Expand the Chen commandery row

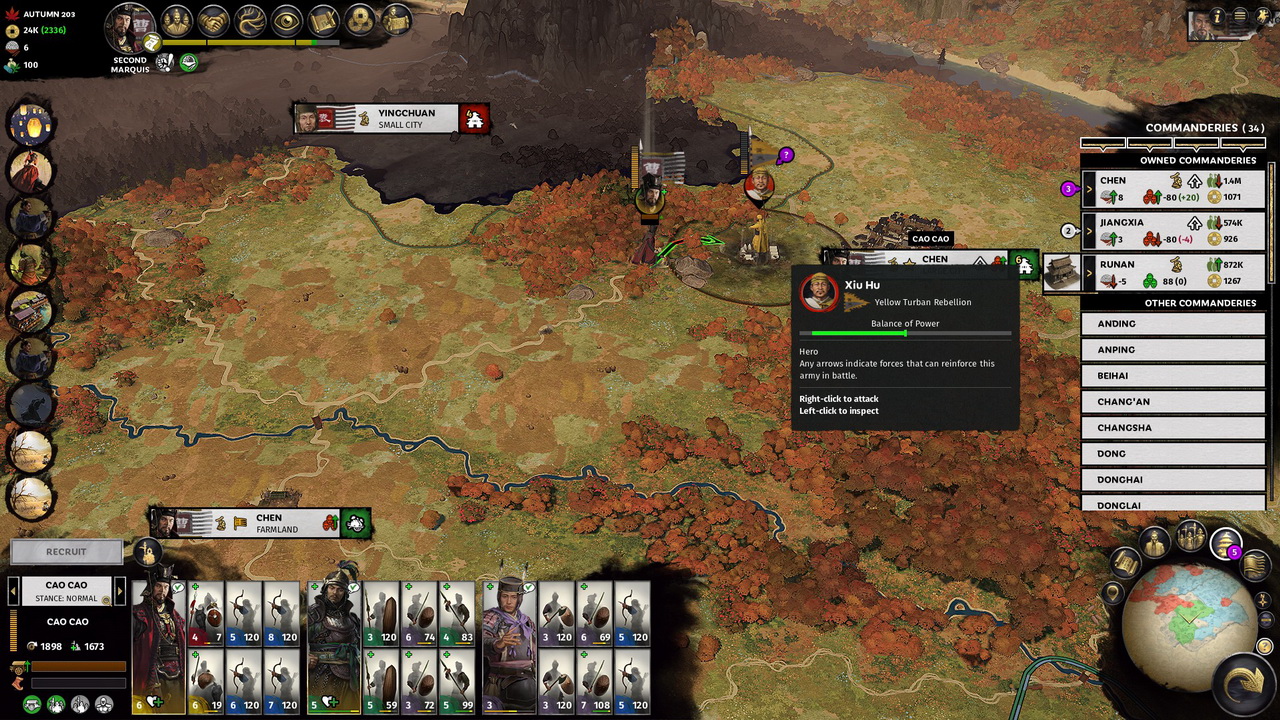tap(1089, 188)
